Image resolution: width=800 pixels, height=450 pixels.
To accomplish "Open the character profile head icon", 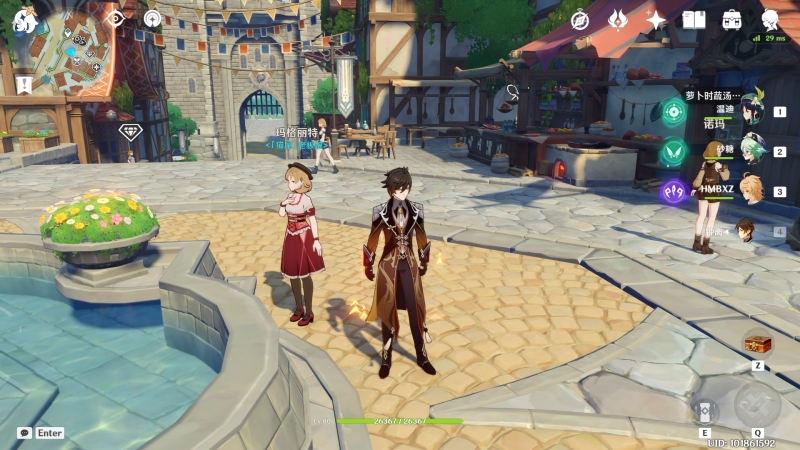I will click(770, 19).
